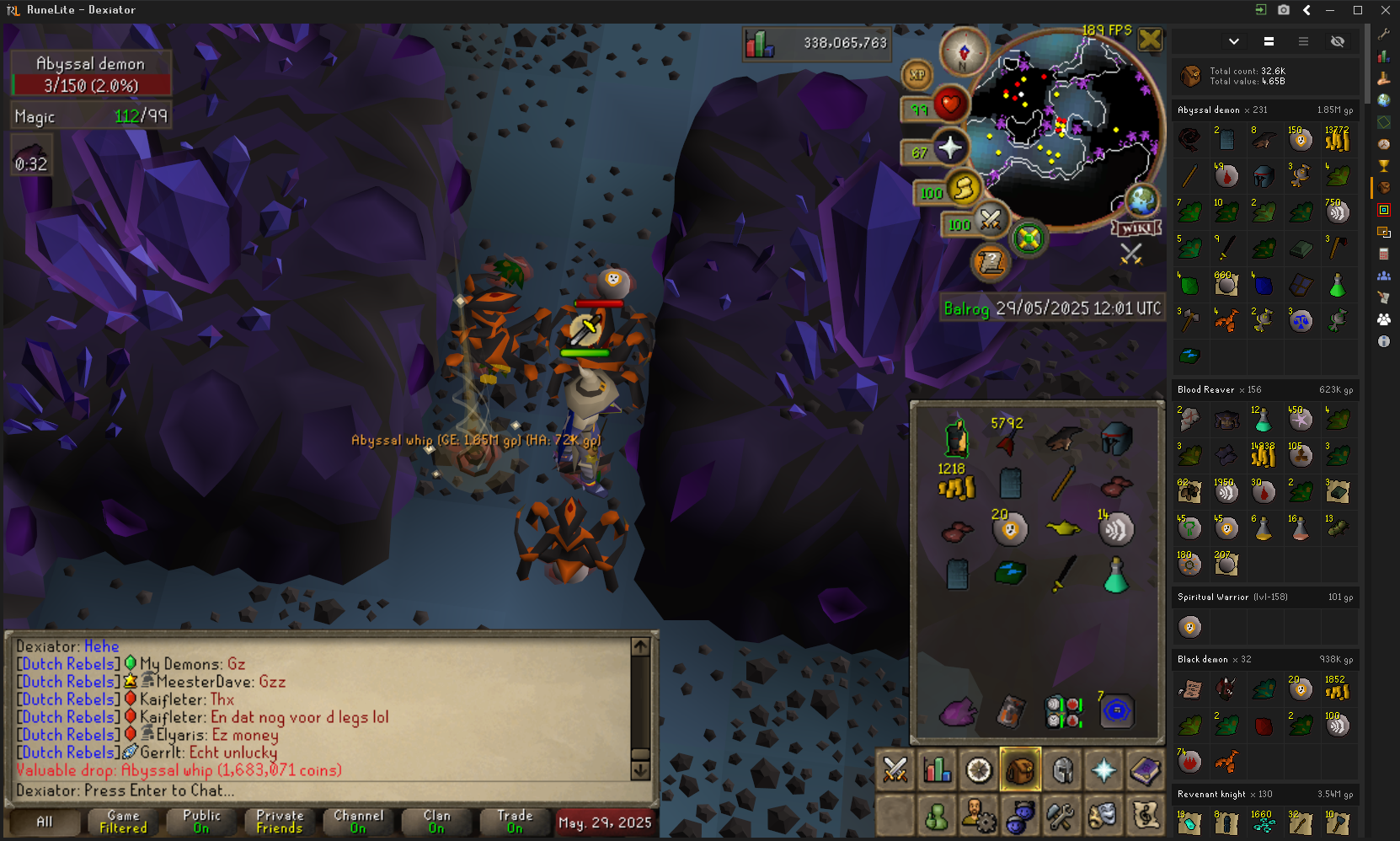
Task: Open the Skills tab
Action: (x=937, y=769)
